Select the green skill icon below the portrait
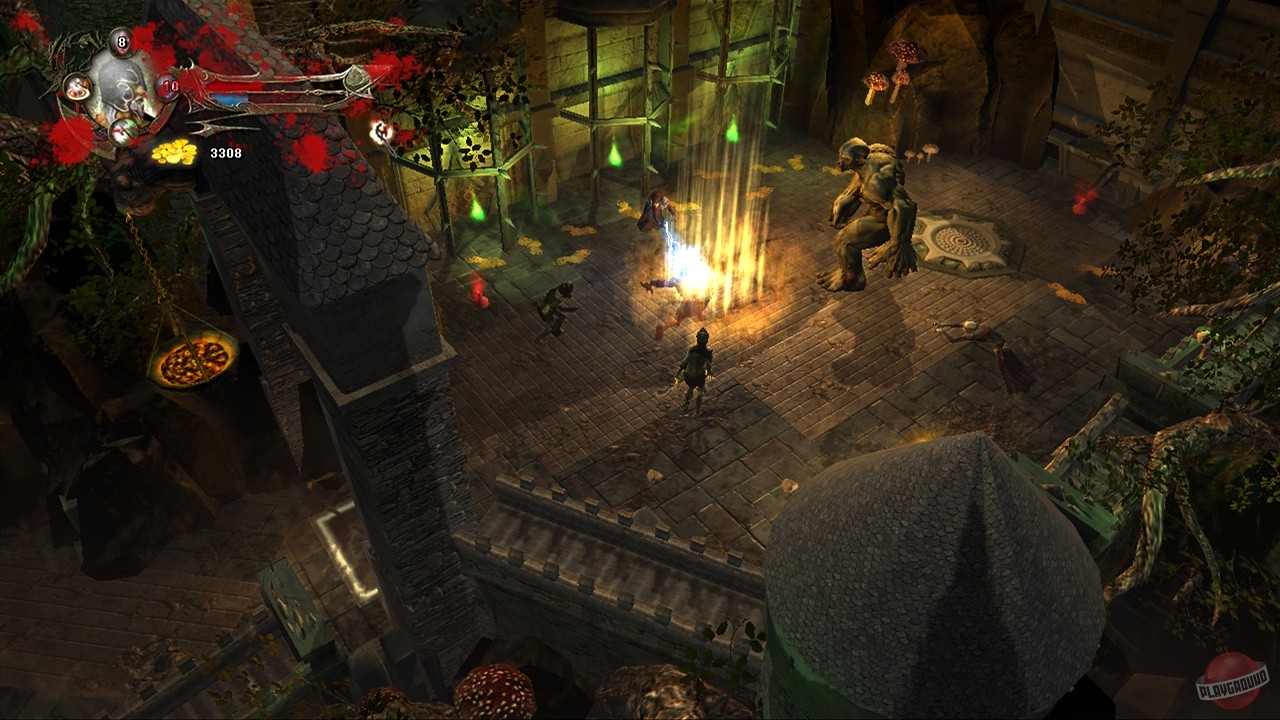 123,130
